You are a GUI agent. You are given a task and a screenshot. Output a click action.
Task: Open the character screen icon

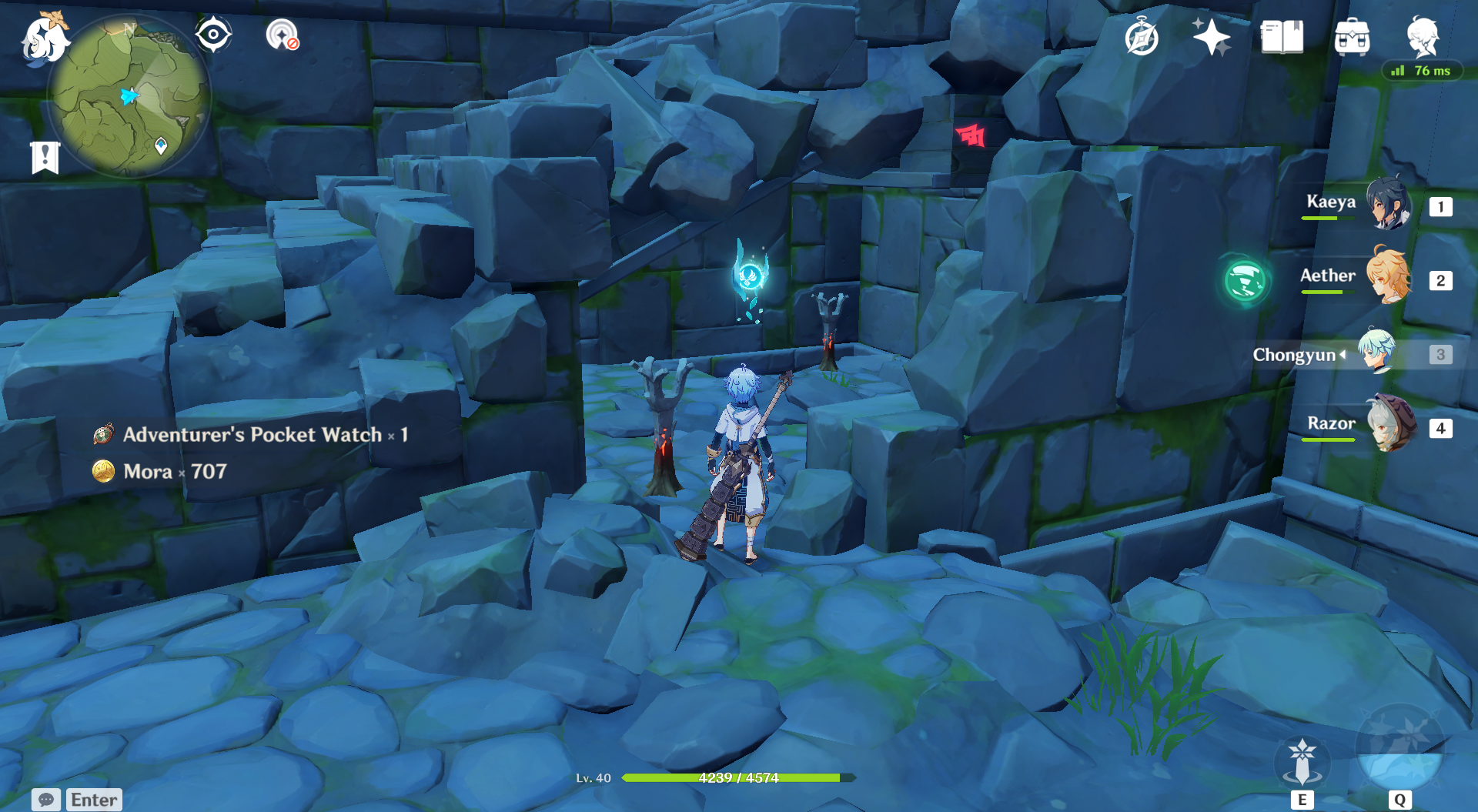pos(1423,36)
